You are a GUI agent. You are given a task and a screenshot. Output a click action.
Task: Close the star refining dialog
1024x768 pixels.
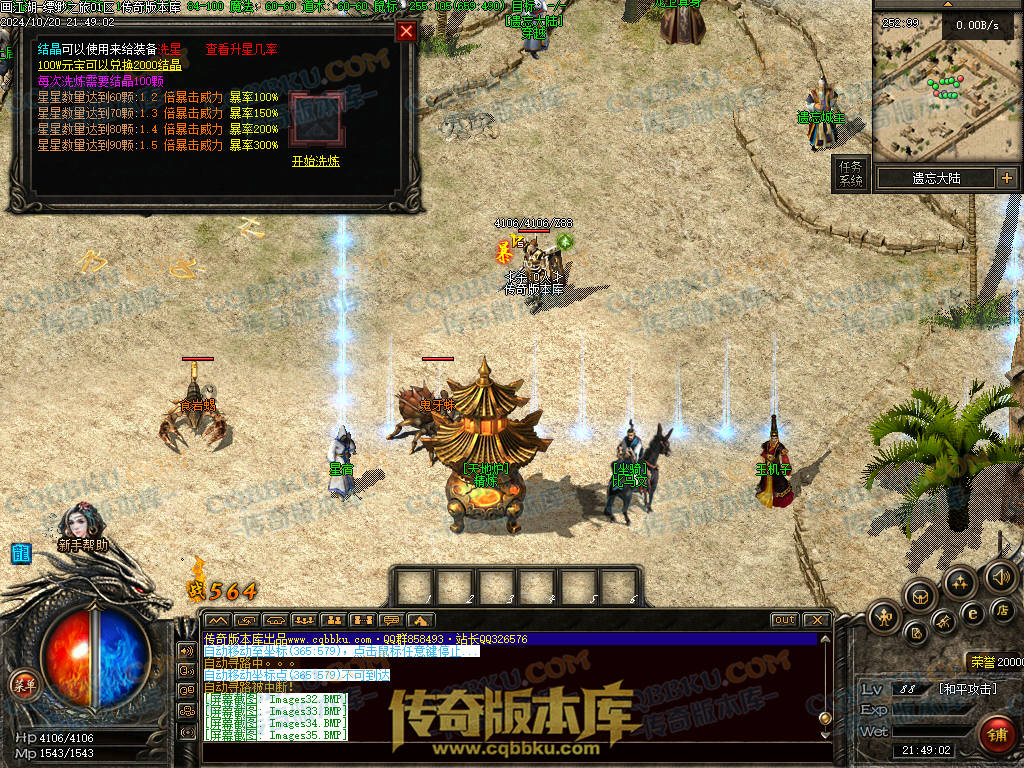(x=406, y=31)
